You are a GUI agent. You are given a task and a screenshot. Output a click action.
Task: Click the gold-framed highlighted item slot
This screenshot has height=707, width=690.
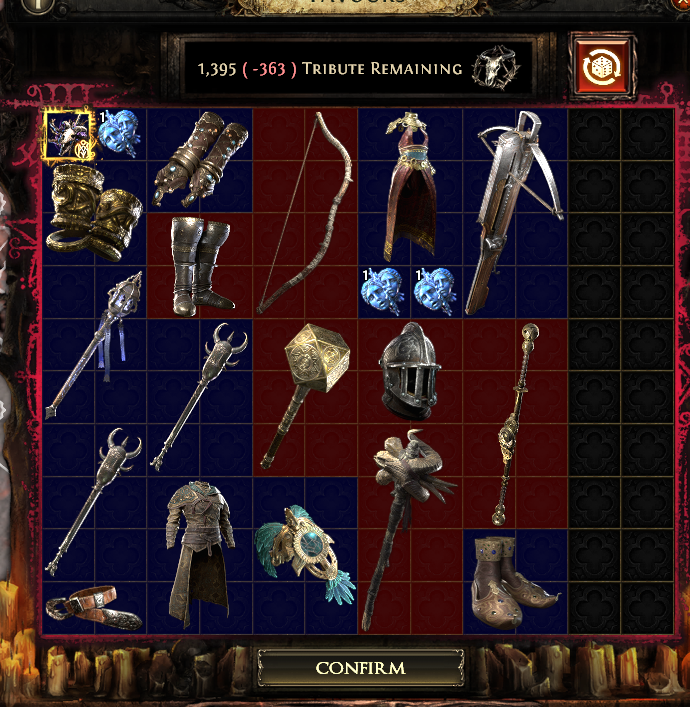(69, 135)
